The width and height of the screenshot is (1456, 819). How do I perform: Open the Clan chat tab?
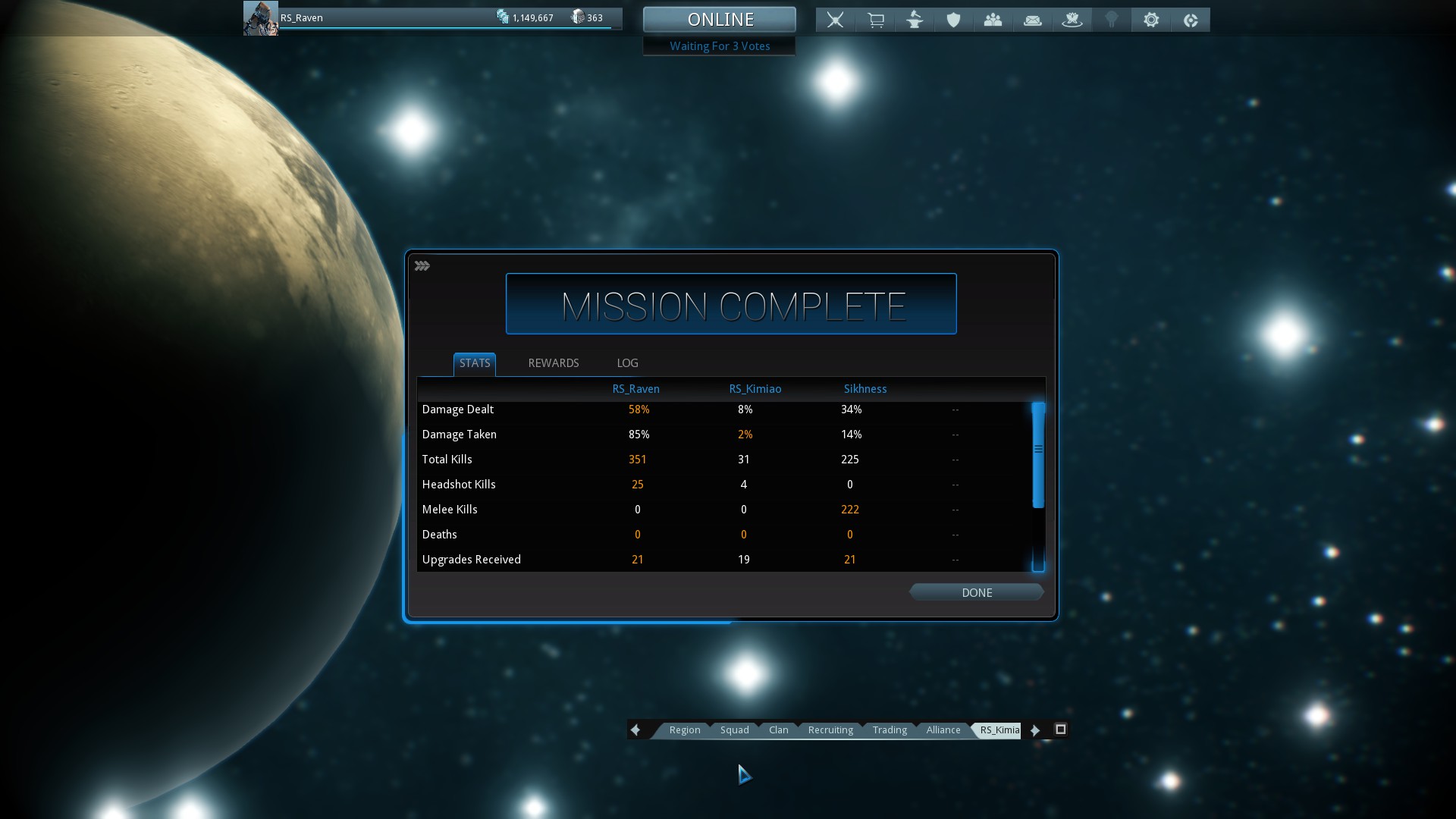tap(778, 730)
